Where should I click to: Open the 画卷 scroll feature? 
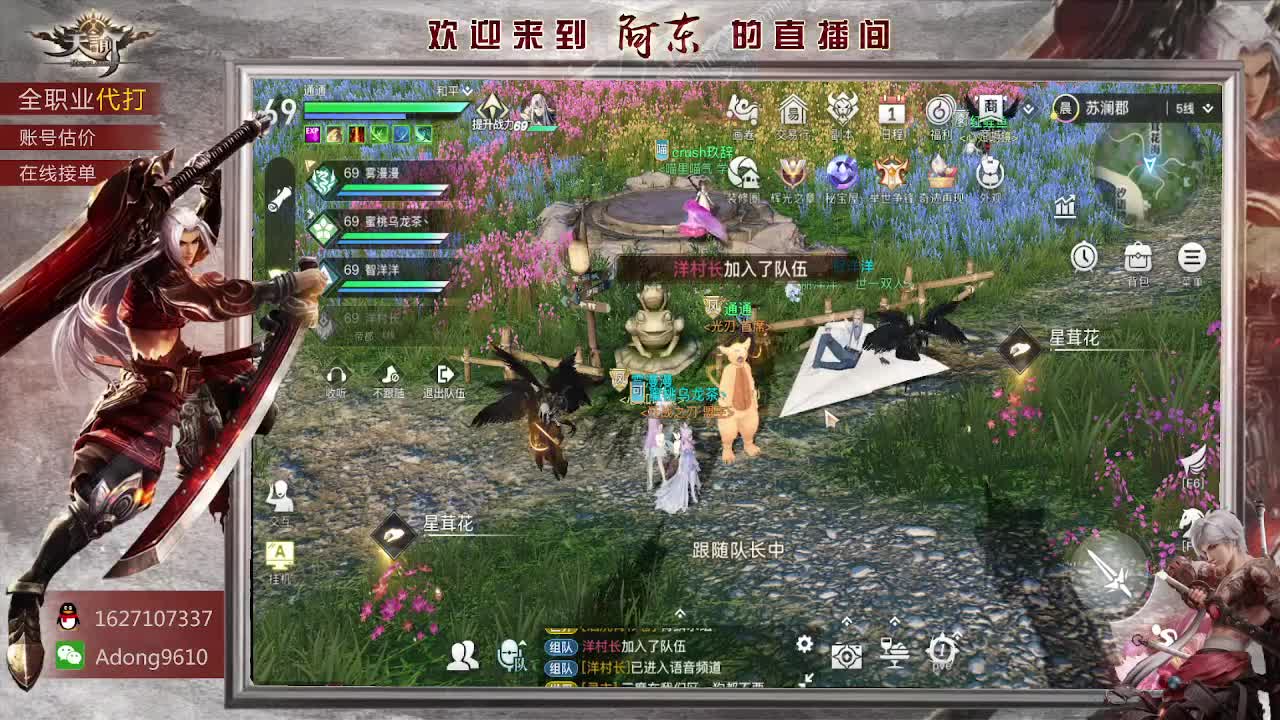pyautogui.click(x=743, y=110)
